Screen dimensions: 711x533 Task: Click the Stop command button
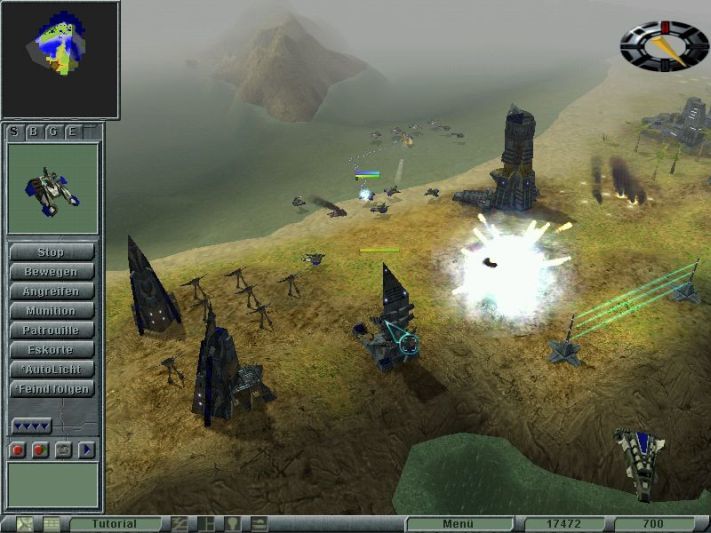point(51,252)
